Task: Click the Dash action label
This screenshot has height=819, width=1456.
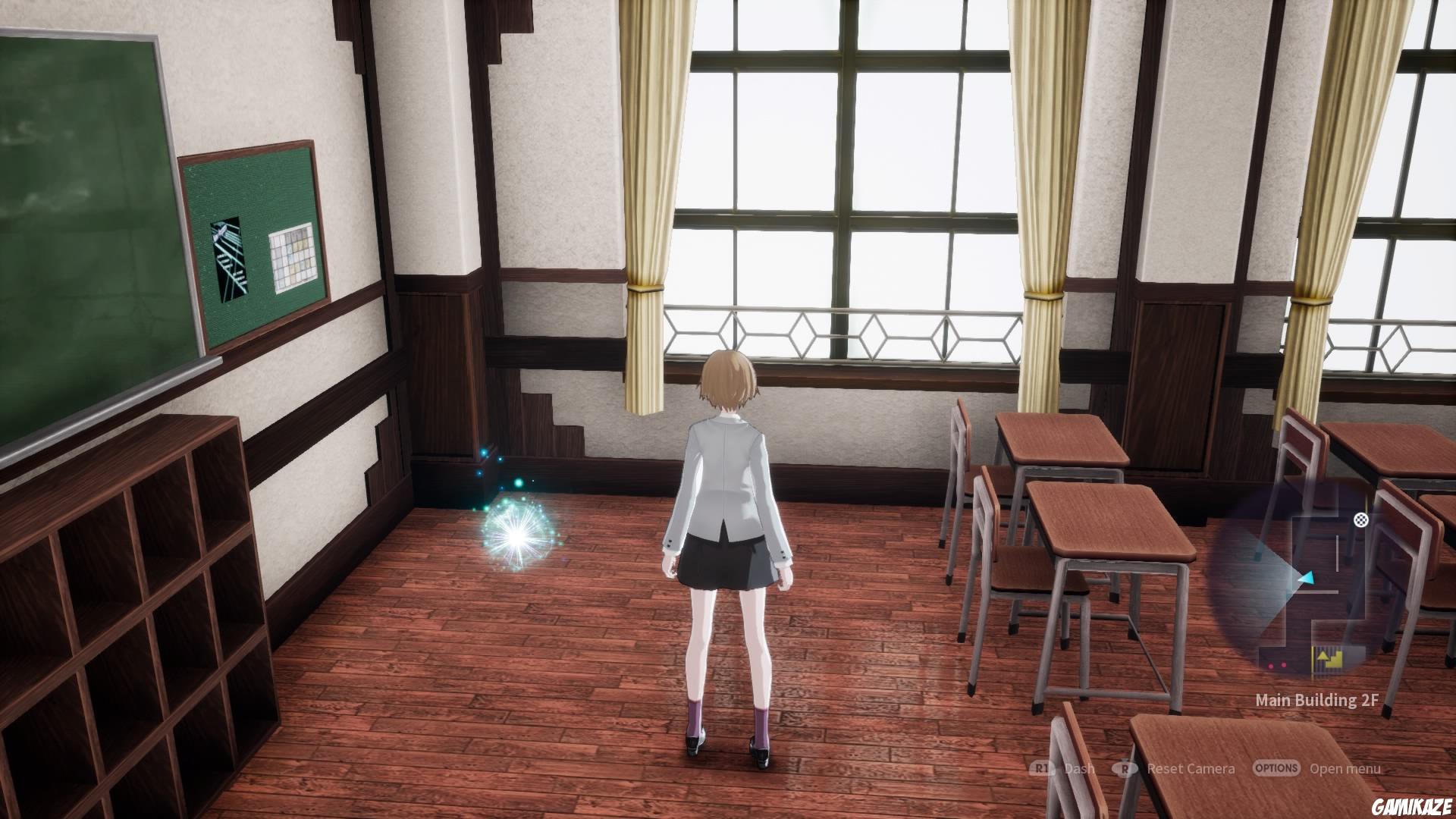Action: coord(1079,767)
